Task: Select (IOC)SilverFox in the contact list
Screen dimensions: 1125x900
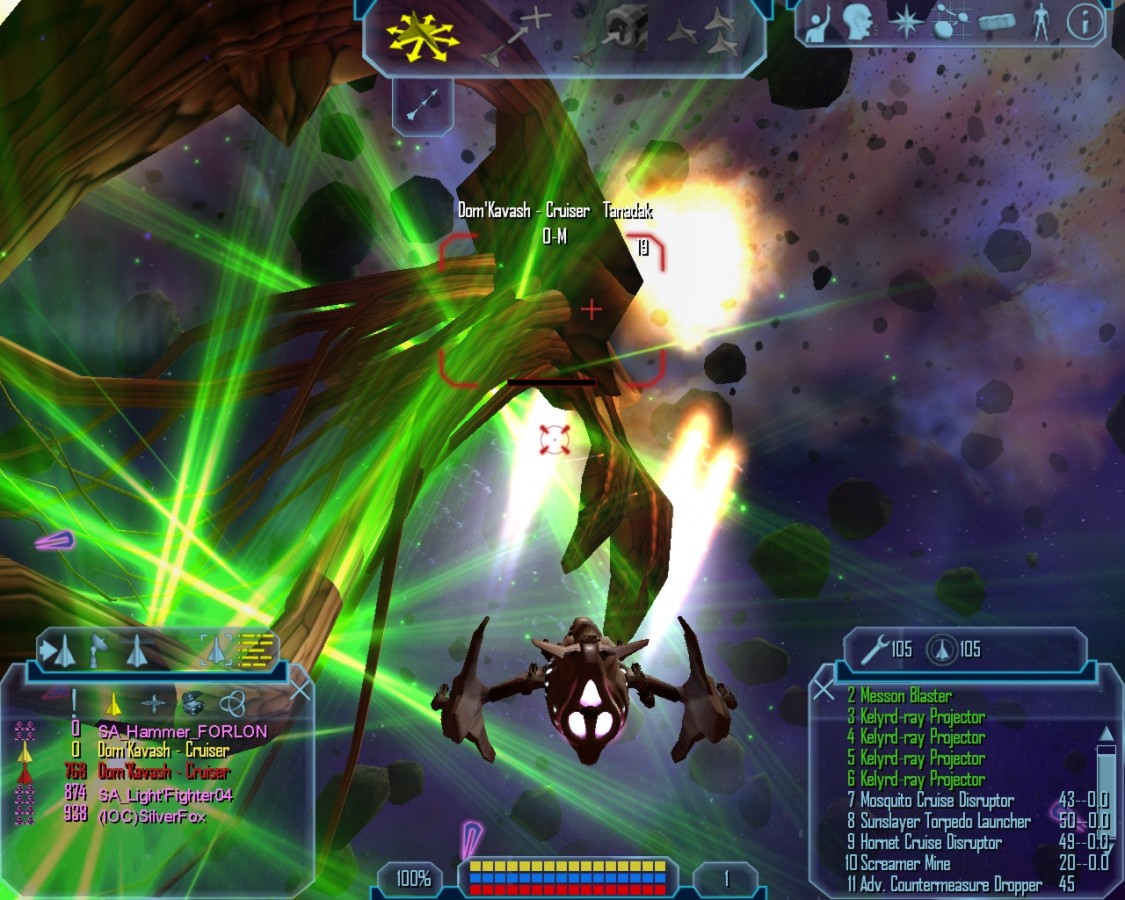Action: tap(155, 815)
